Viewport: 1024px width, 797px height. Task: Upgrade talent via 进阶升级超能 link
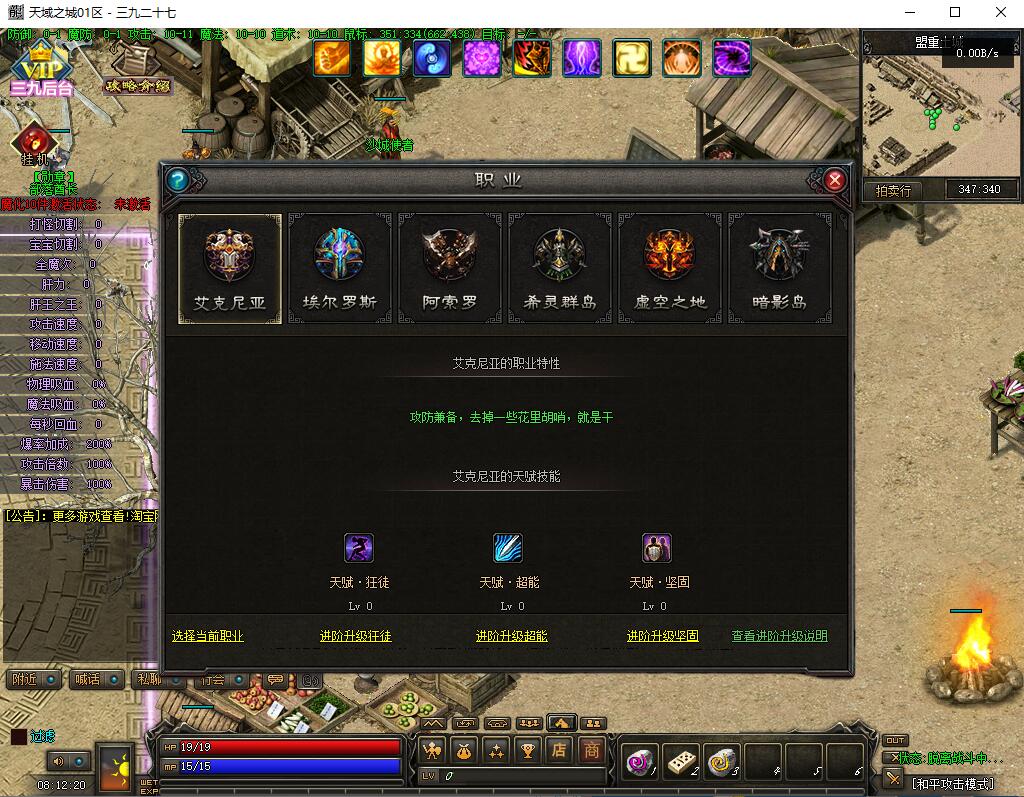(511, 636)
